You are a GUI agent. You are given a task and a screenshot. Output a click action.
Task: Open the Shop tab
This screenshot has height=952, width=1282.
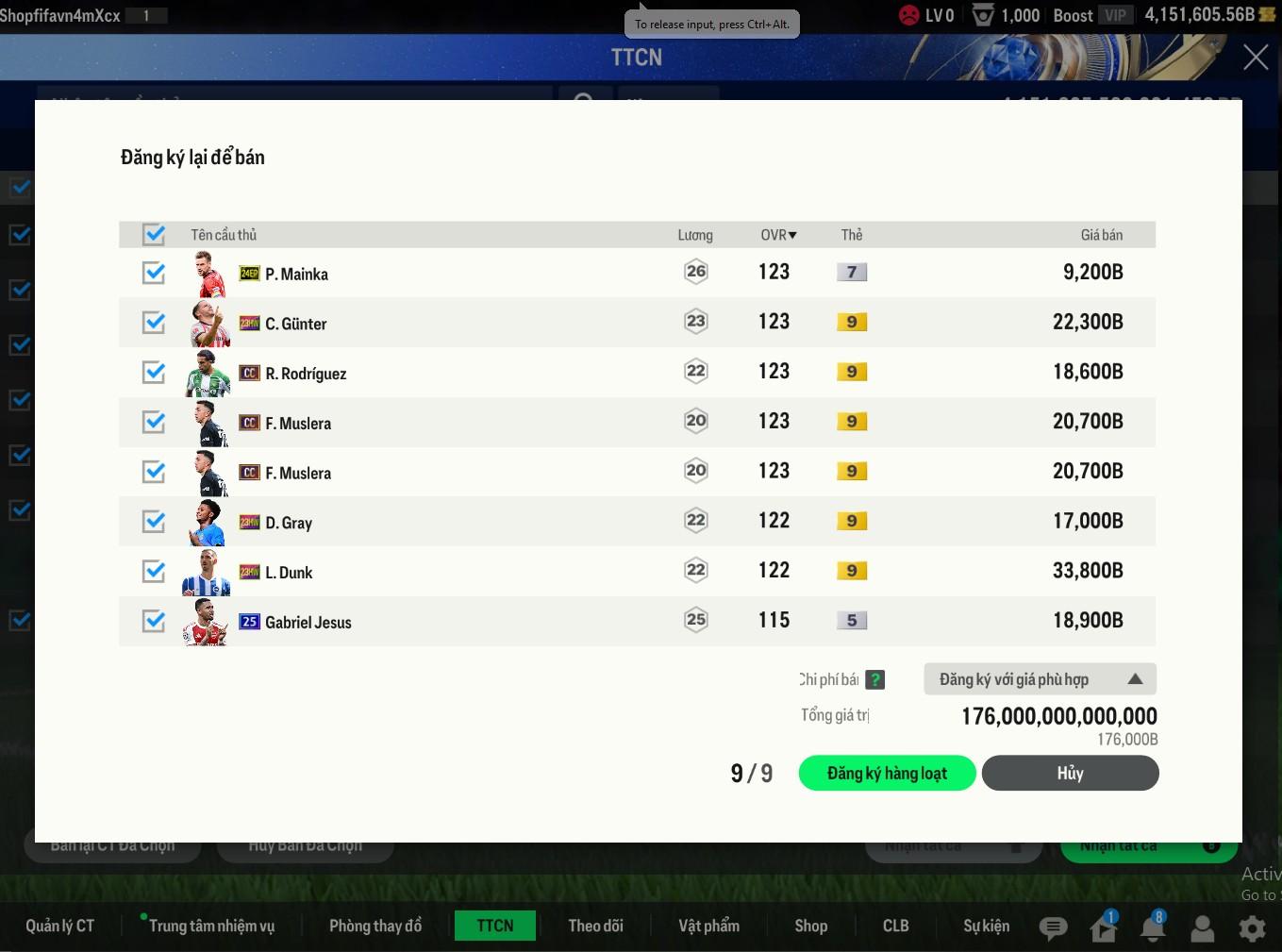click(810, 926)
